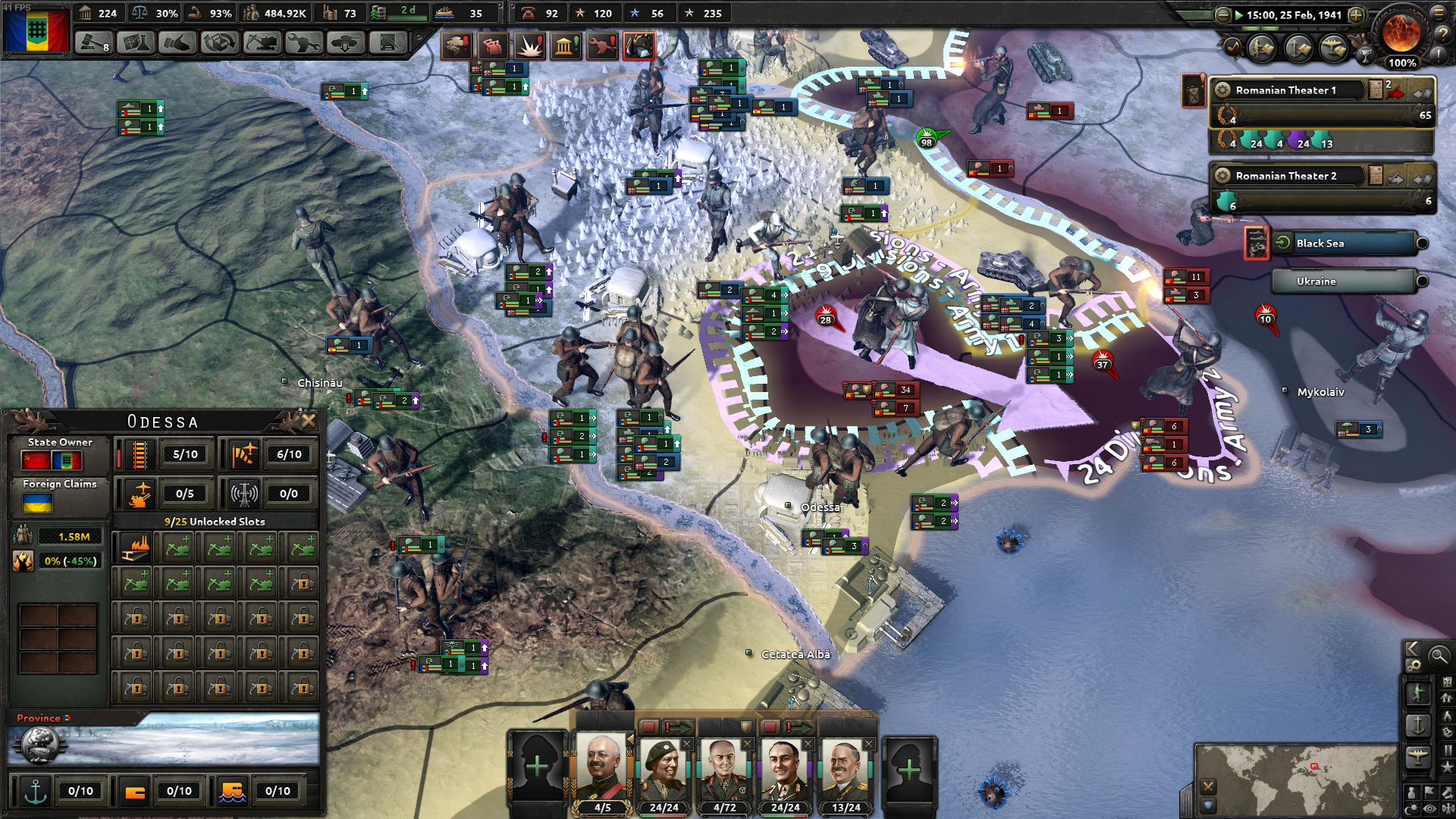1456x819 pixels.
Task: Open the Diplomacy handshake button
Action: click(177, 43)
